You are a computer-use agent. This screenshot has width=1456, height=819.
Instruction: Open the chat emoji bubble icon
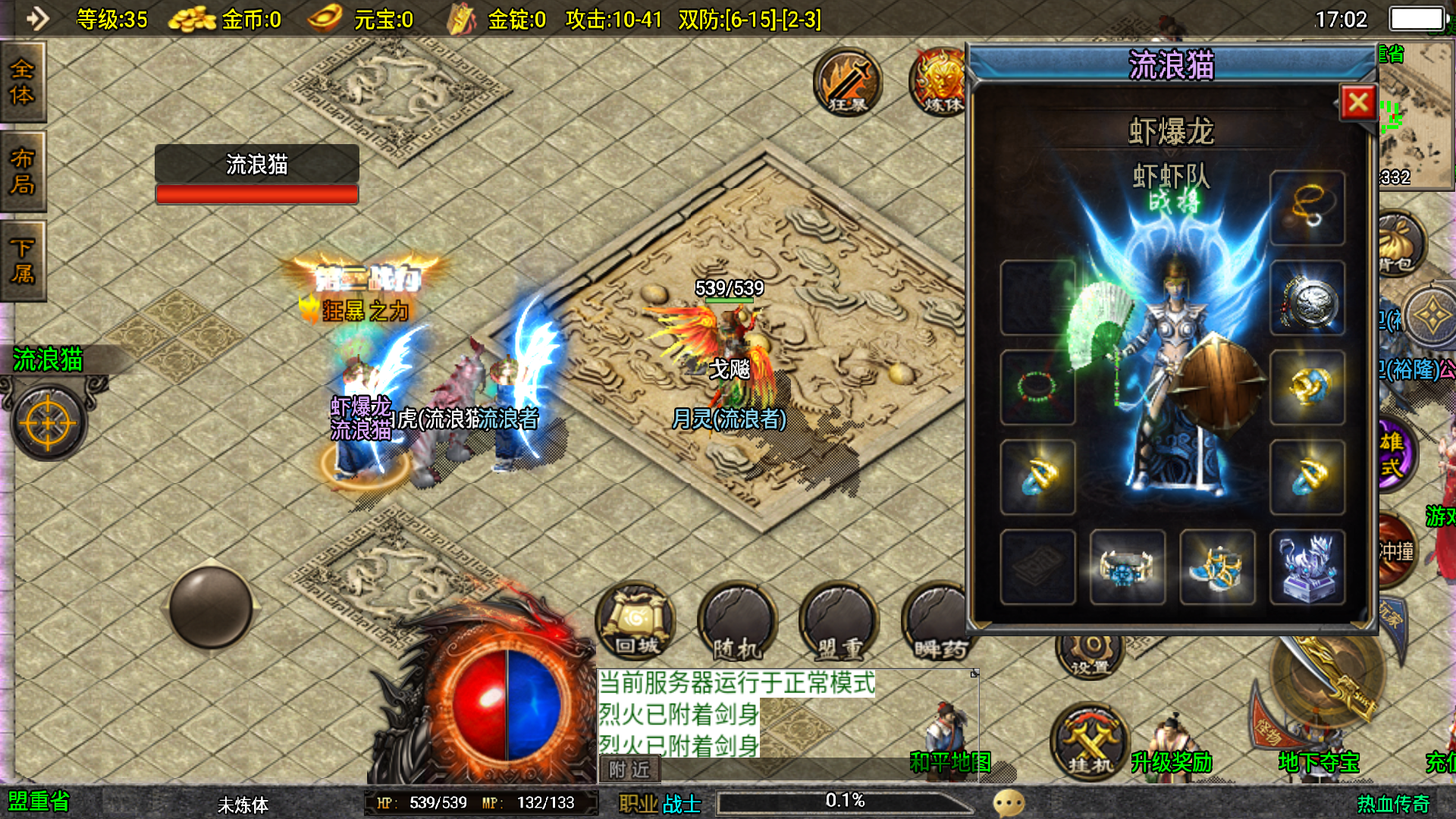pos(1009,802)
